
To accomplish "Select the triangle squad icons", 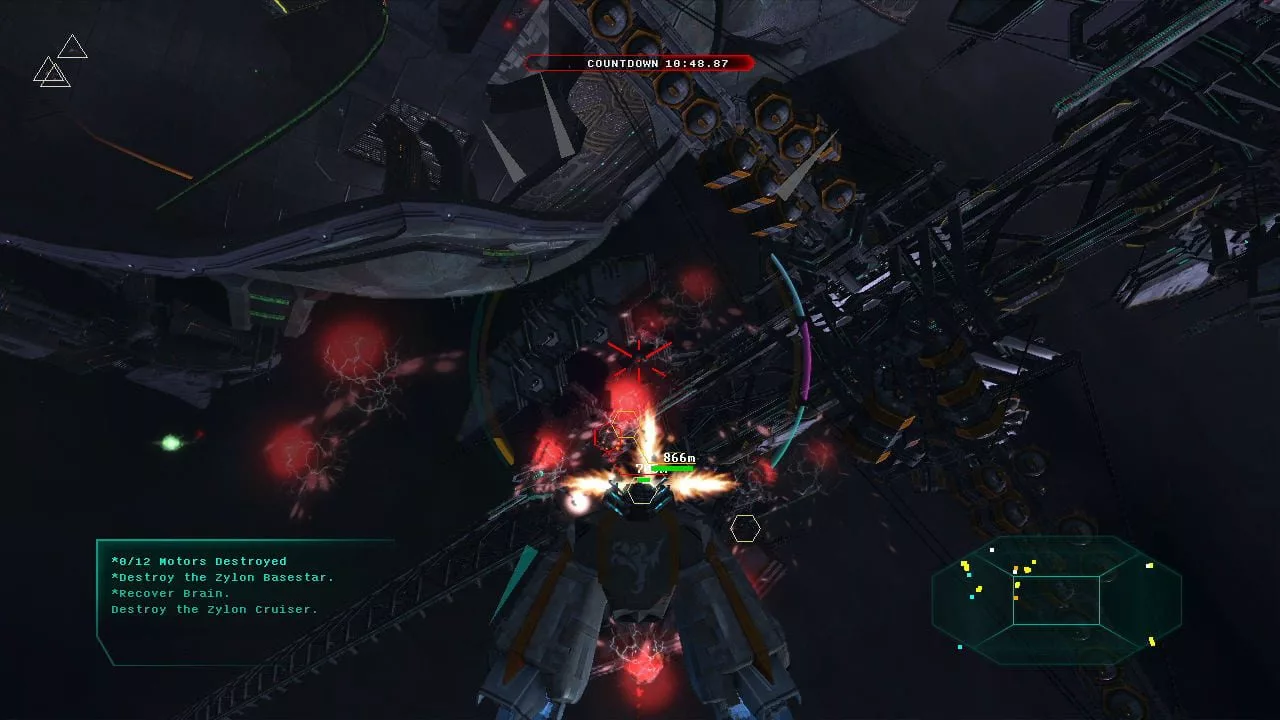I will pos(58,63).
